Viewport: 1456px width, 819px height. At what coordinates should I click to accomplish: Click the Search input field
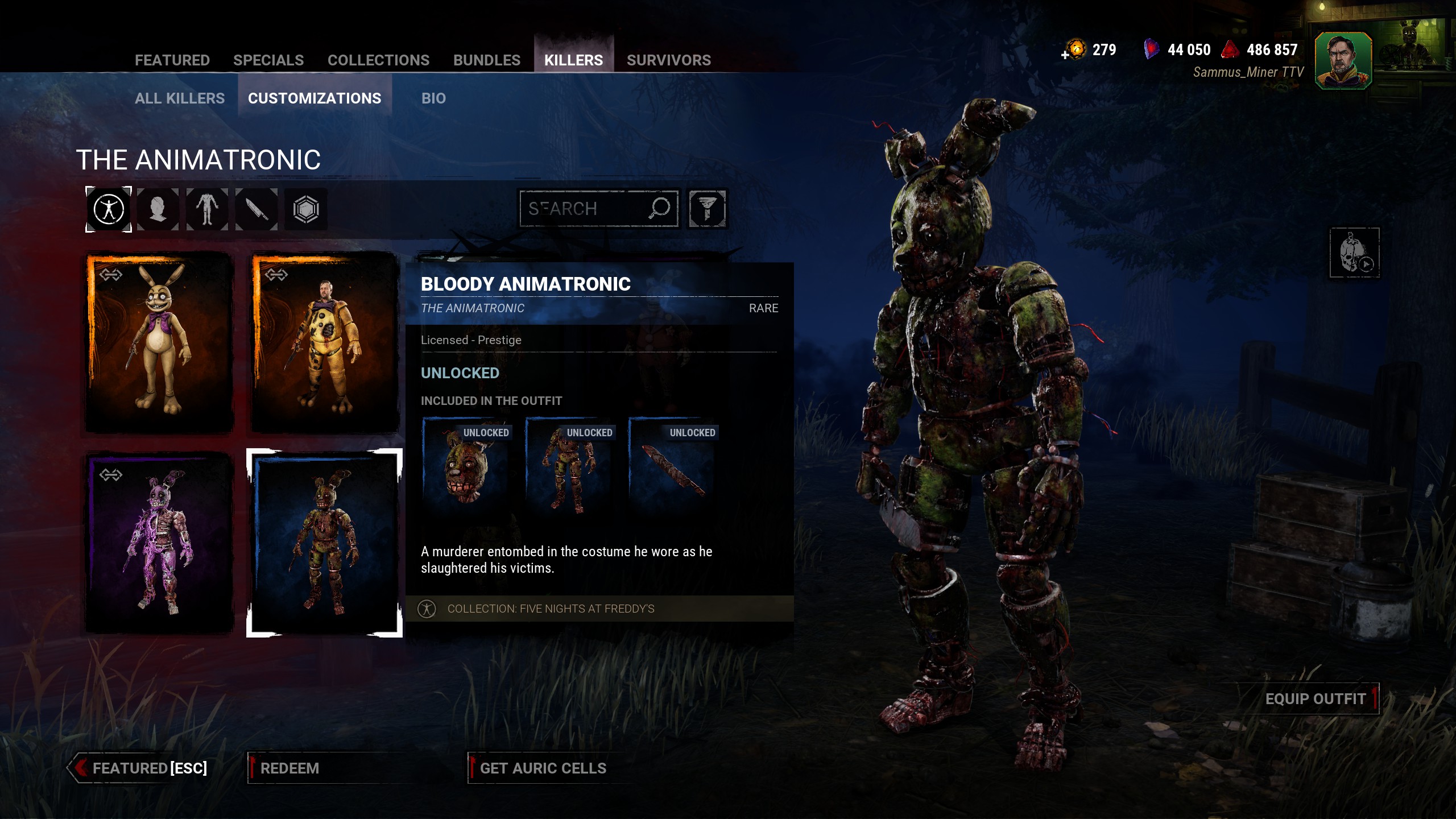pyautogui.click(x=586, y=209)
